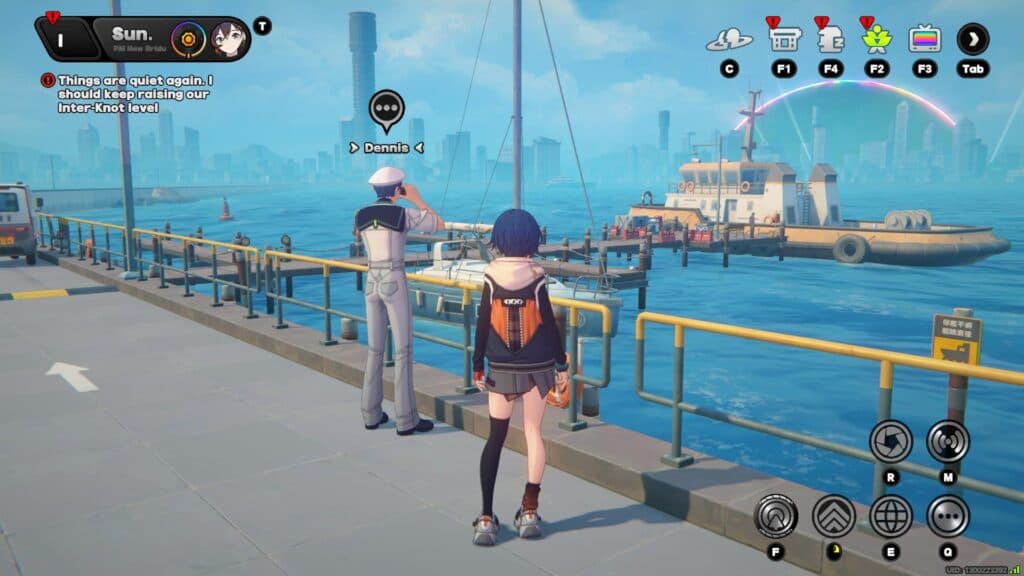Screen dimensions: 1024x576
Task: Open the rainbow TV icon
Action: (924, 39)
